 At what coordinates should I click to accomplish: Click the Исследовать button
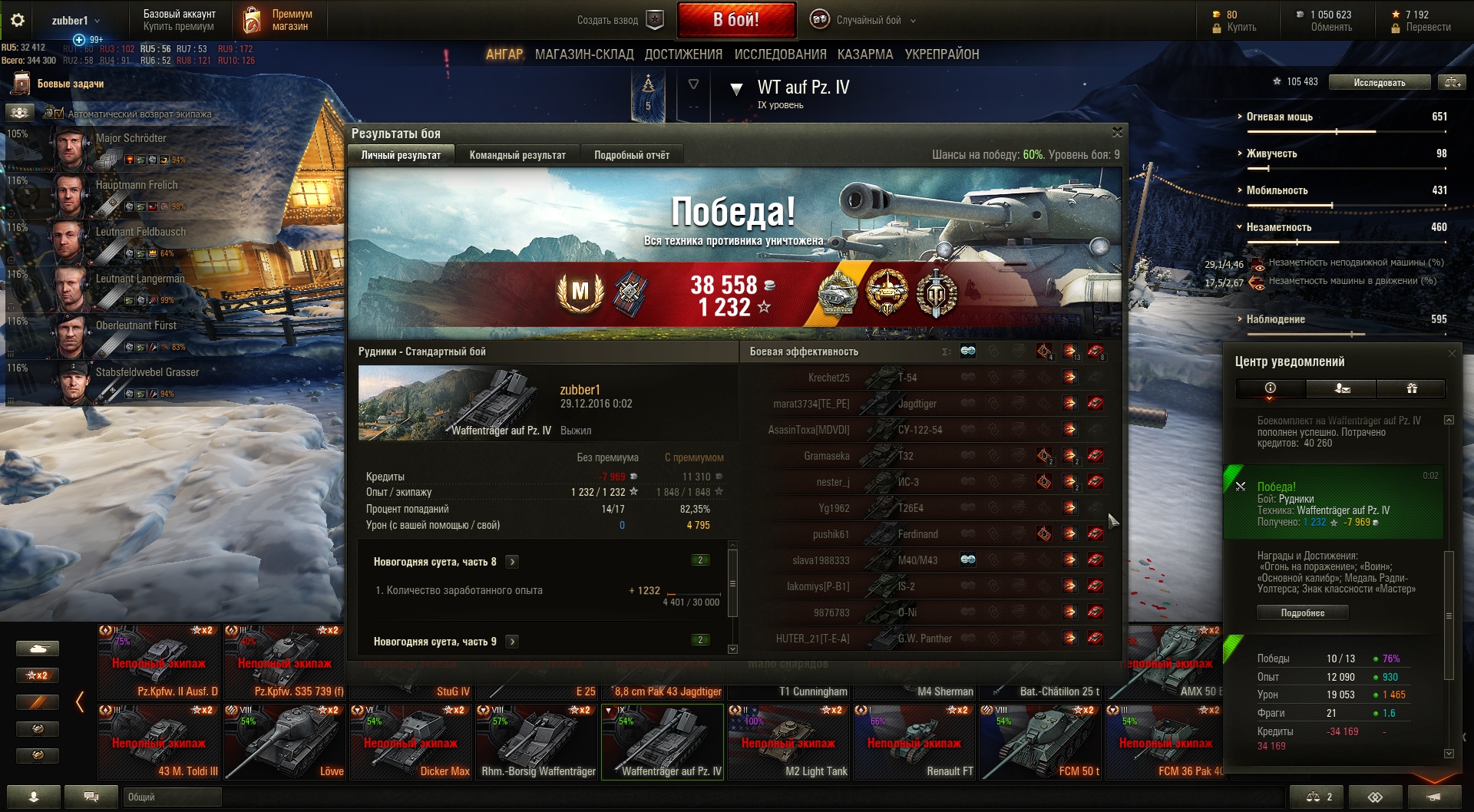pyautogui.click(x=1379, y=82)
